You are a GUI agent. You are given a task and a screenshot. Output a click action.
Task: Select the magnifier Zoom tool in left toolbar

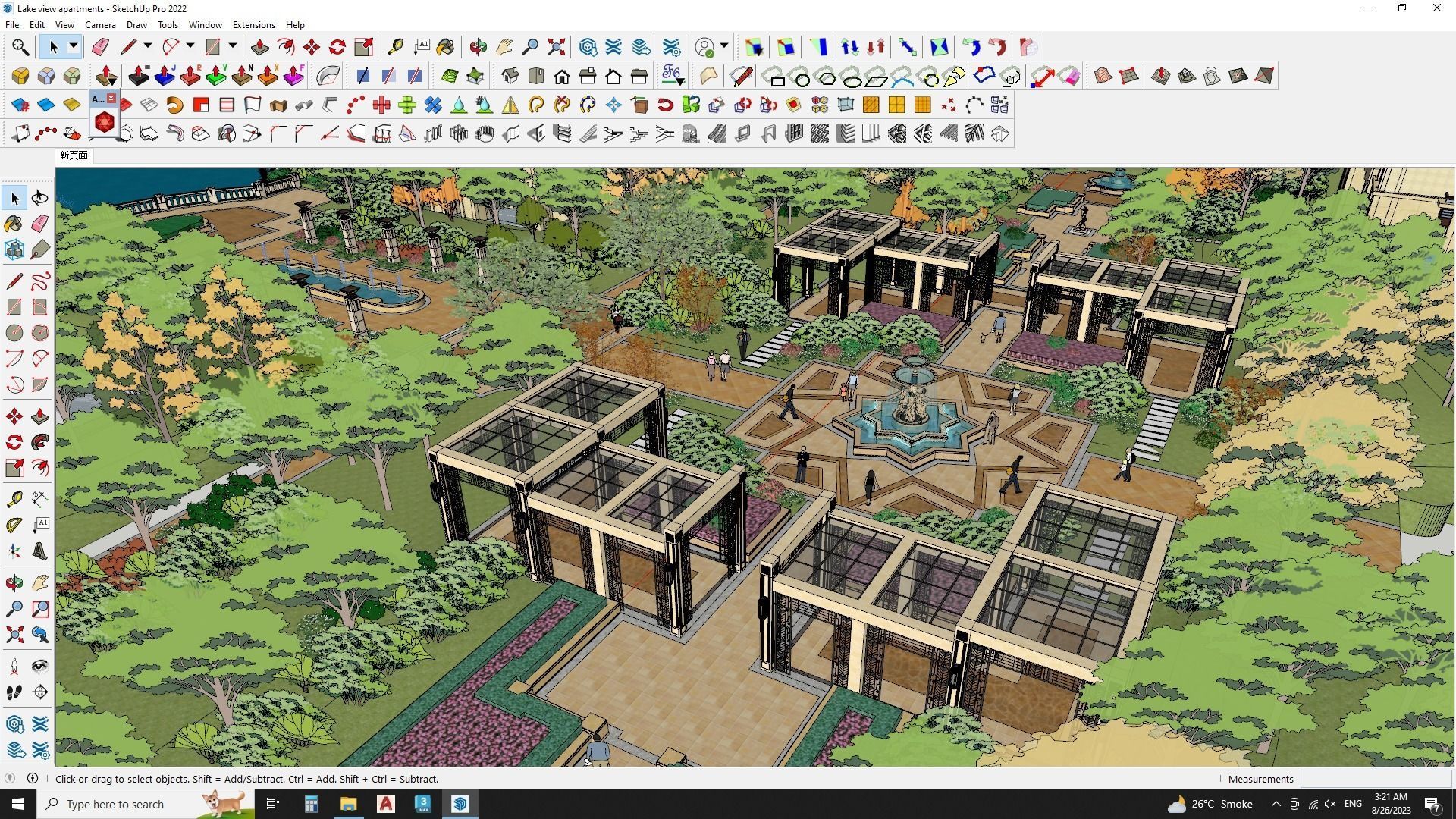(x=14, y=608)
